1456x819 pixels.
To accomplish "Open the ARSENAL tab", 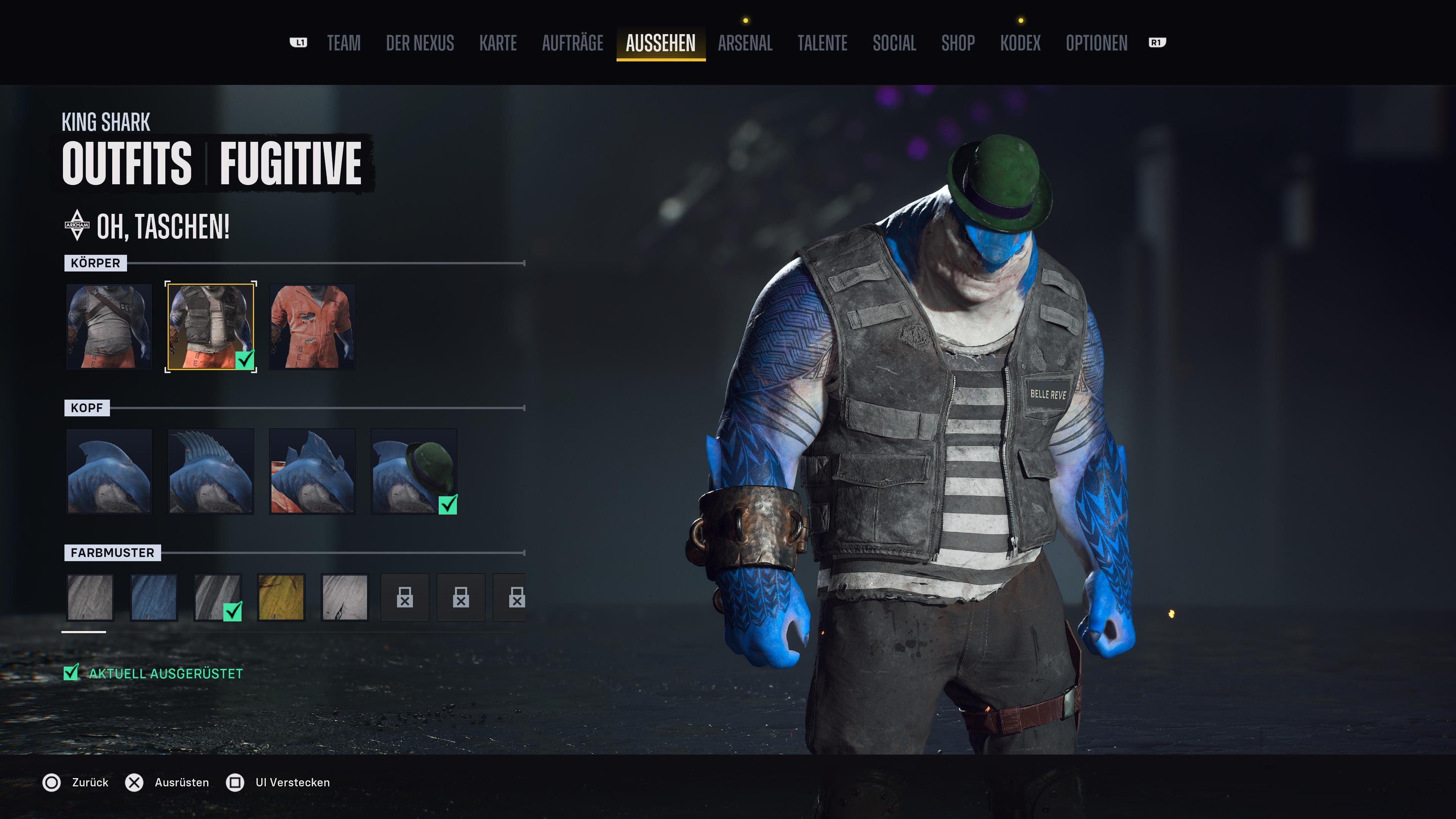I will pos(745,44).
